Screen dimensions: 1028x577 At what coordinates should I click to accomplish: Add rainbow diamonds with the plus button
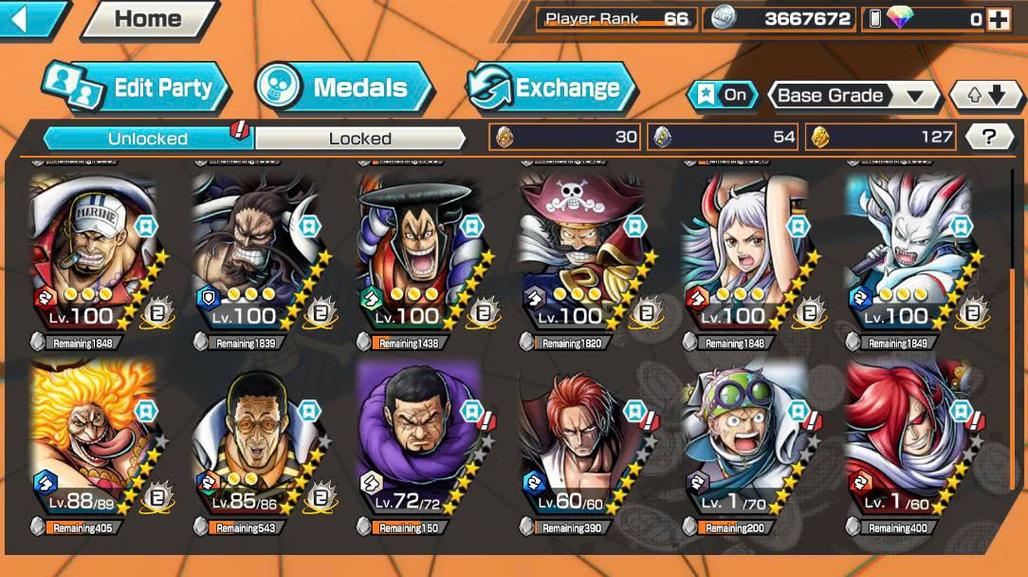[998, 19]
